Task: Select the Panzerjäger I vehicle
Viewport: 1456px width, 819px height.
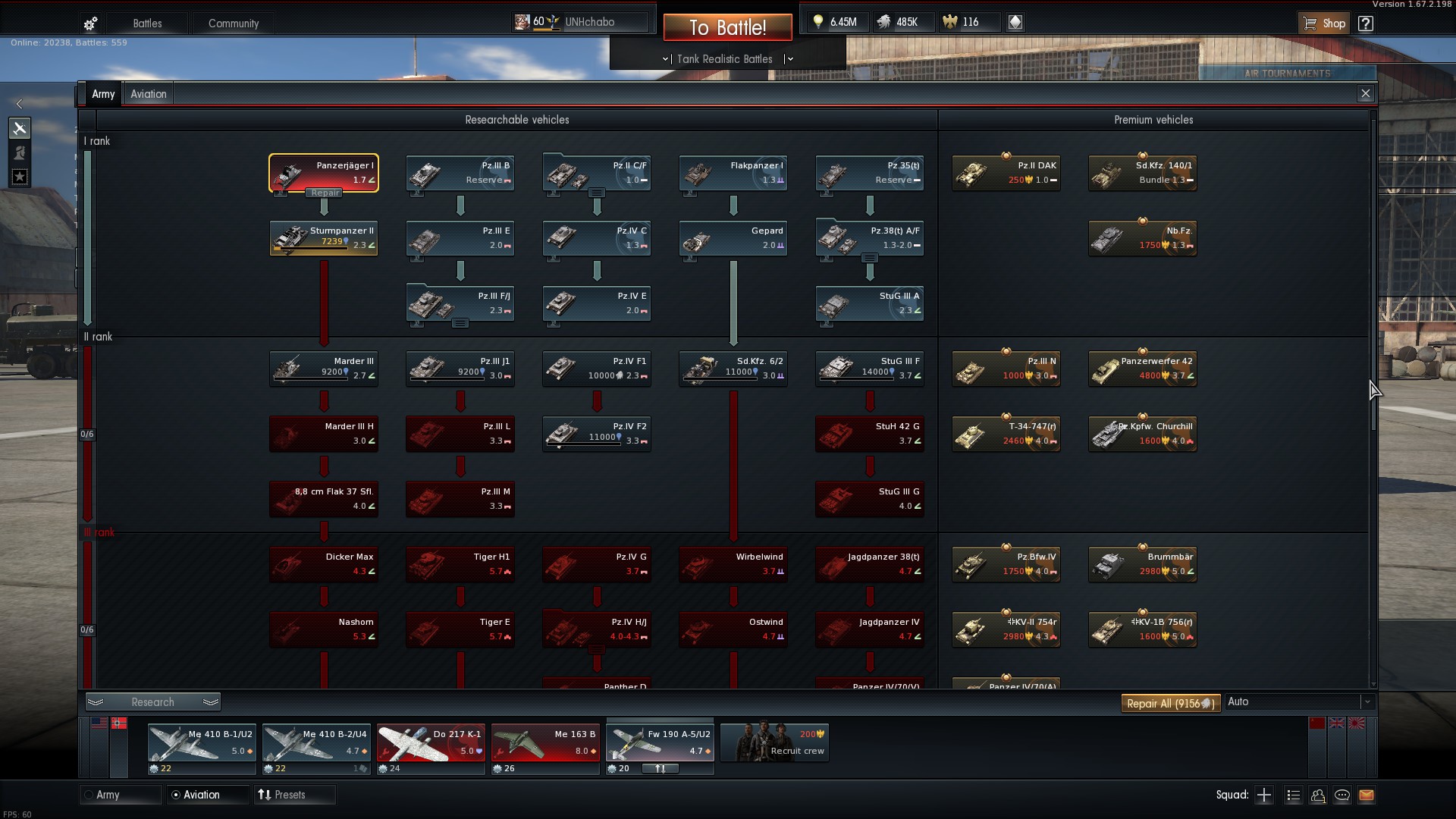Action: tap(324, 173)
